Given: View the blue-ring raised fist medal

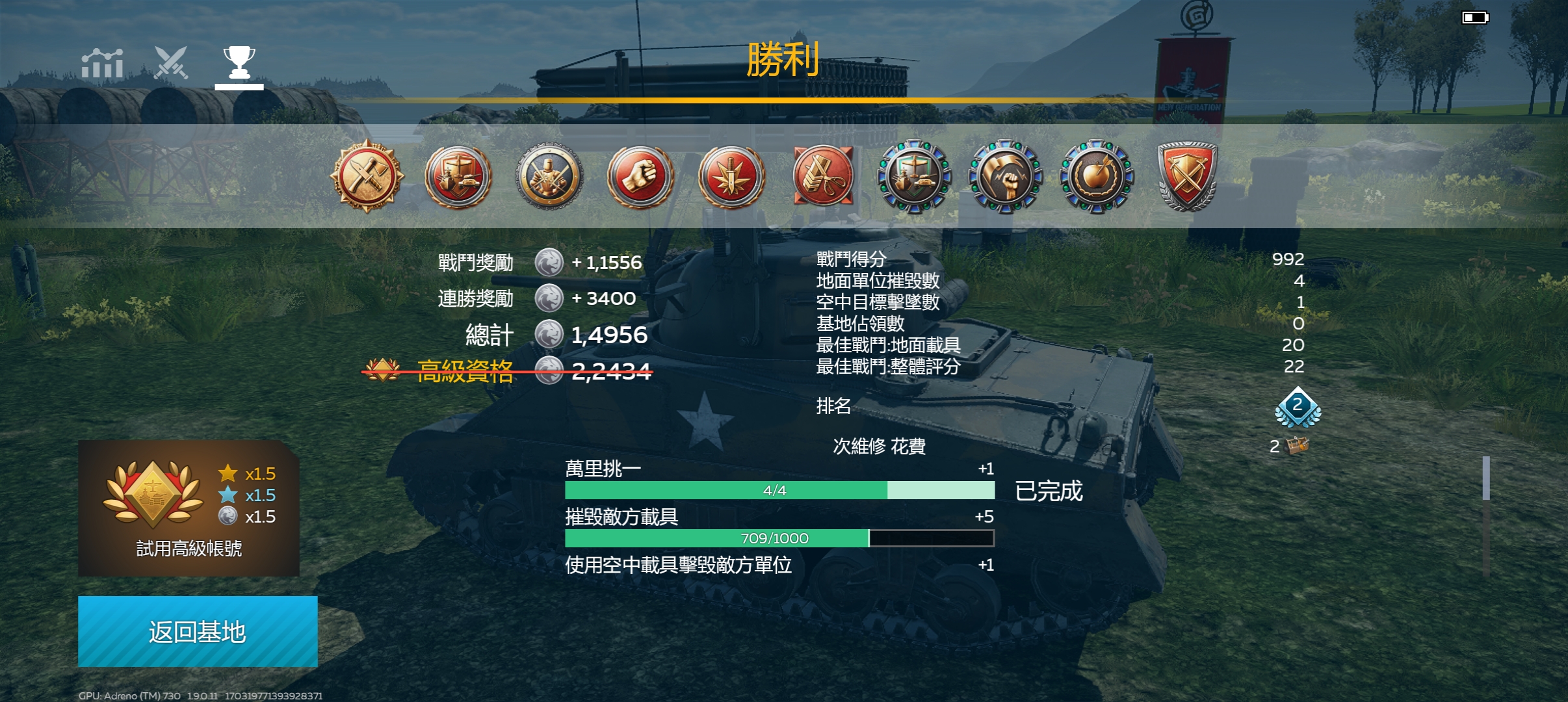Looking at the screenshot, I should tap(1005, 176).
